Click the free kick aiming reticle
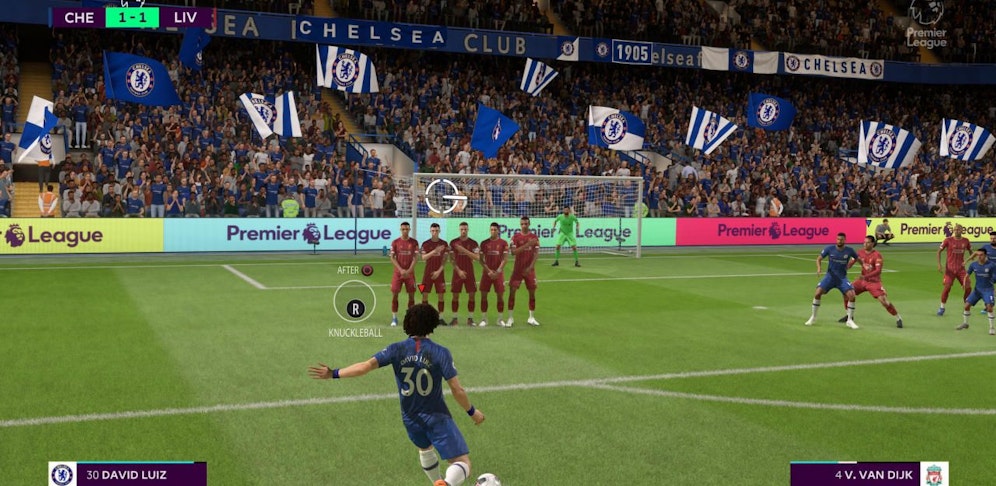Image resolution: width=996 pixels, height=486 pixels. click(446, 196)
